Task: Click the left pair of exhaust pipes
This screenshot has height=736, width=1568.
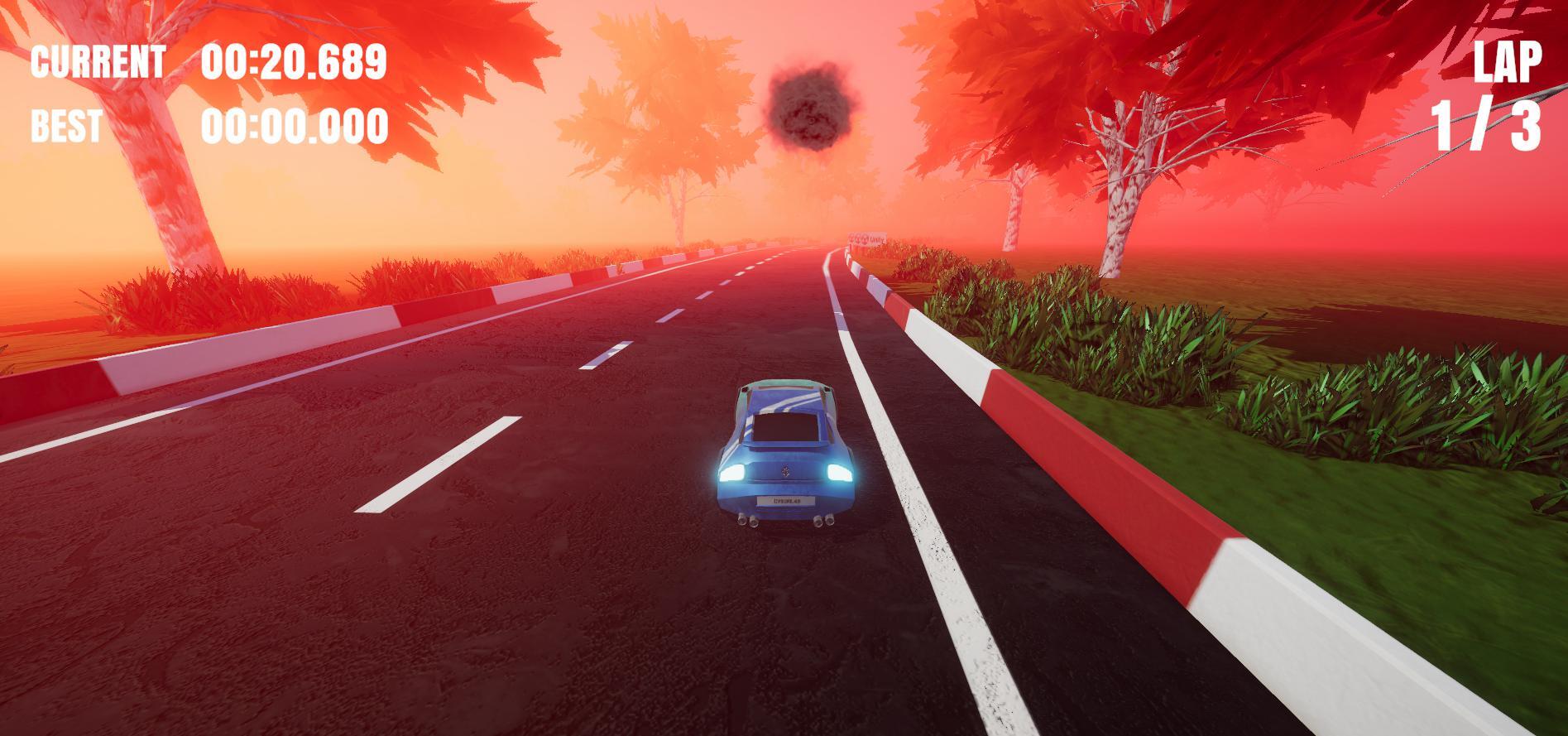Action: [748, 520]
